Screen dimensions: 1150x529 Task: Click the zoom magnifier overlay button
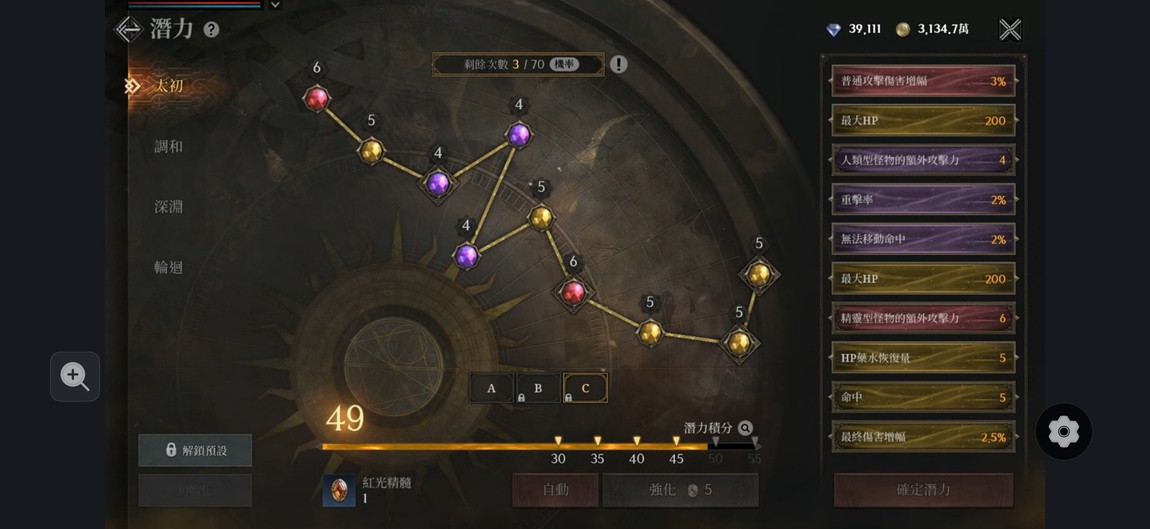coord(75,376)
